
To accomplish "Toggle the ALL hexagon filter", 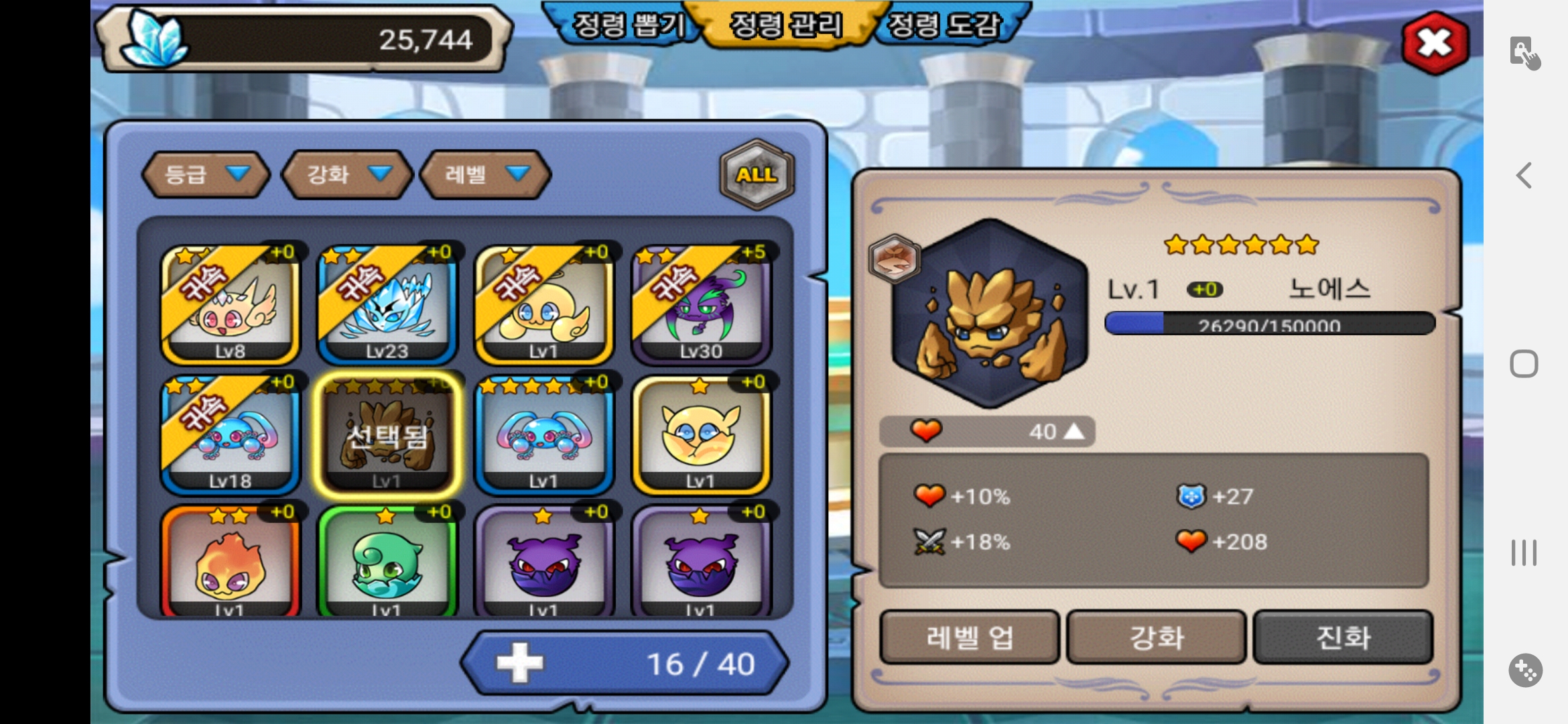I will point(757,174).
